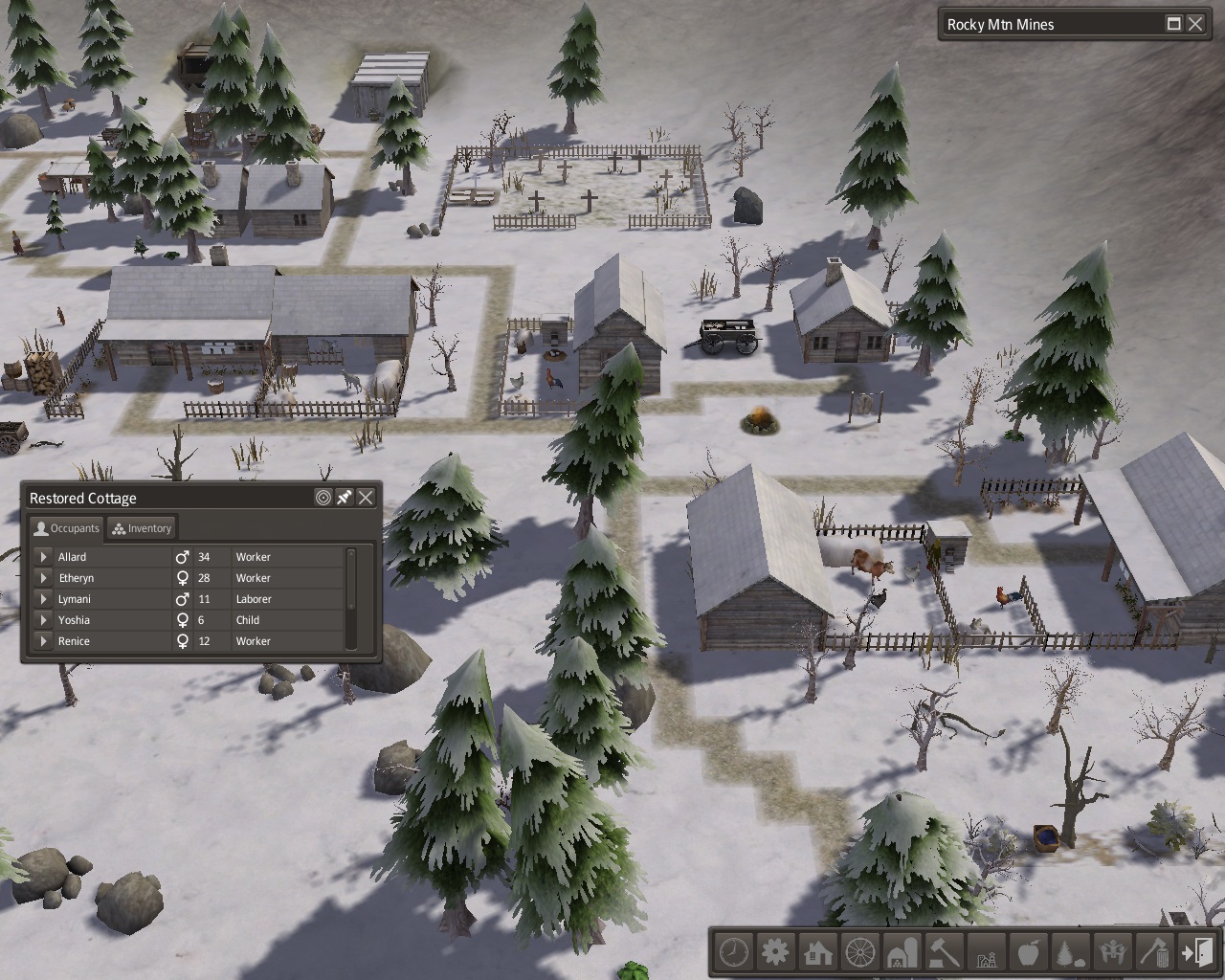Image resolution: width=1225 pixels, height=980 pixels.
Task: Open details for Lymani the Laborer
Action: (x=43, y=599)
